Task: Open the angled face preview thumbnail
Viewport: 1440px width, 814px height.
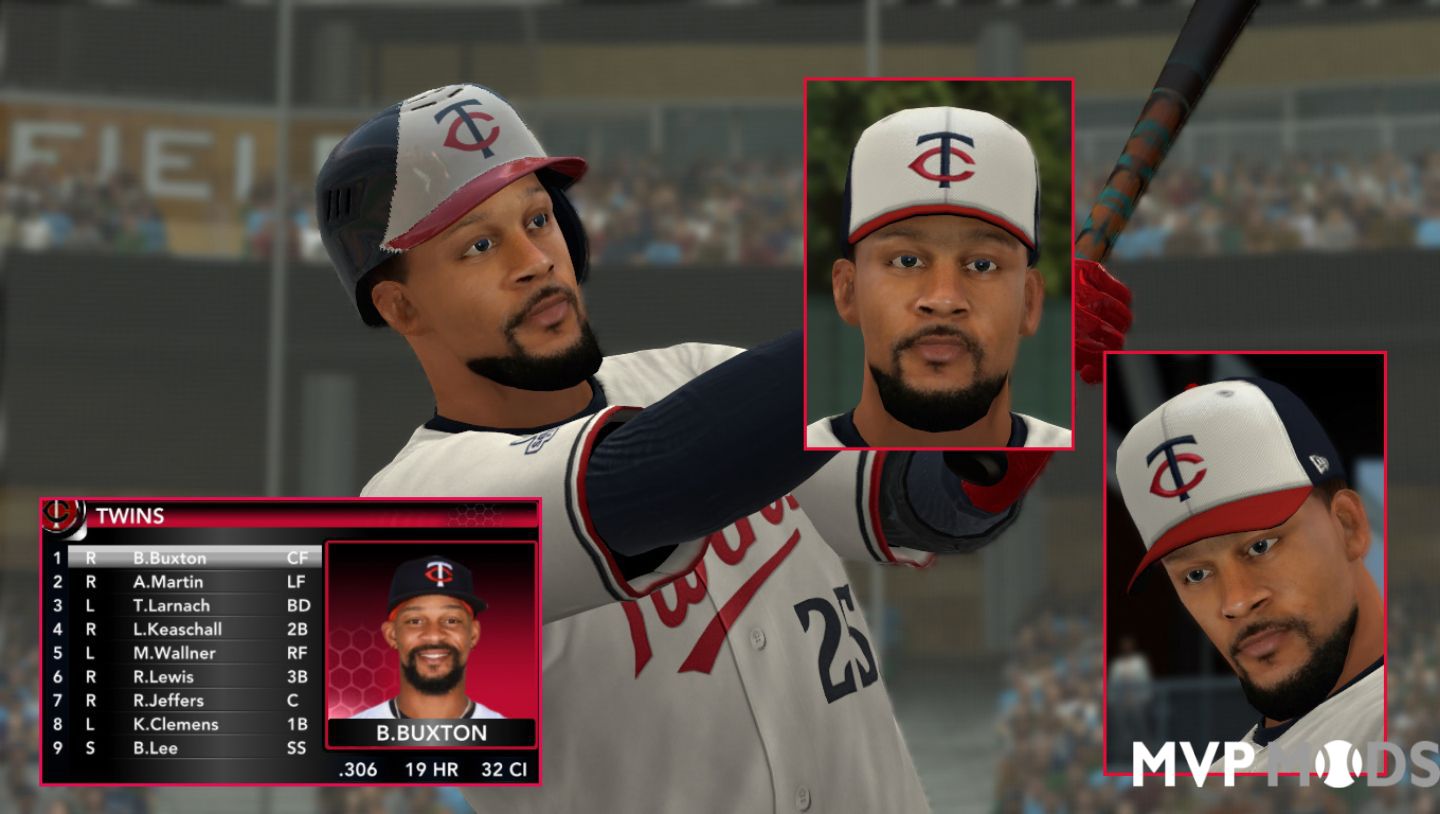Action: click(1245, 560)
